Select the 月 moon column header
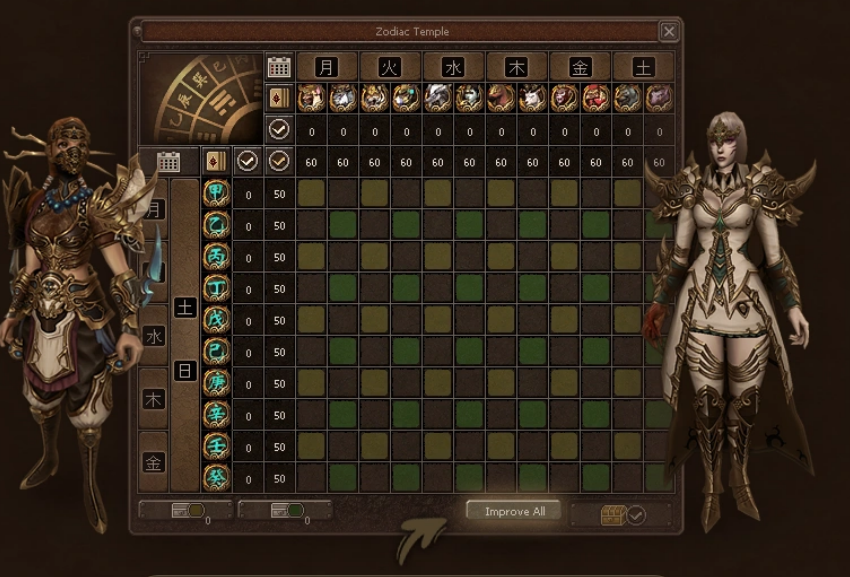Image resolution: width=850 pixels, height=577 pixels. tap(327, 67)
